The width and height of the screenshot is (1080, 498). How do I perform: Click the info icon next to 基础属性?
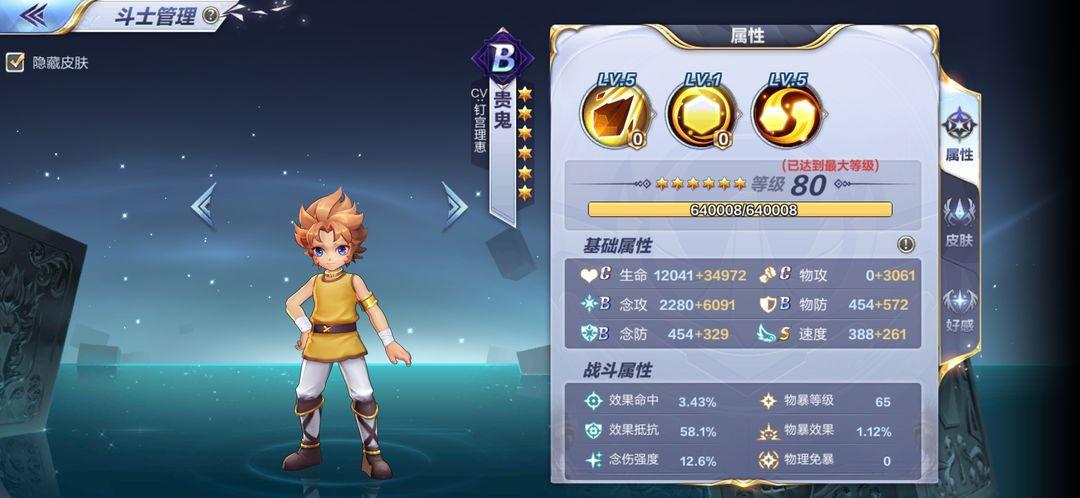(x=906, y=244)
